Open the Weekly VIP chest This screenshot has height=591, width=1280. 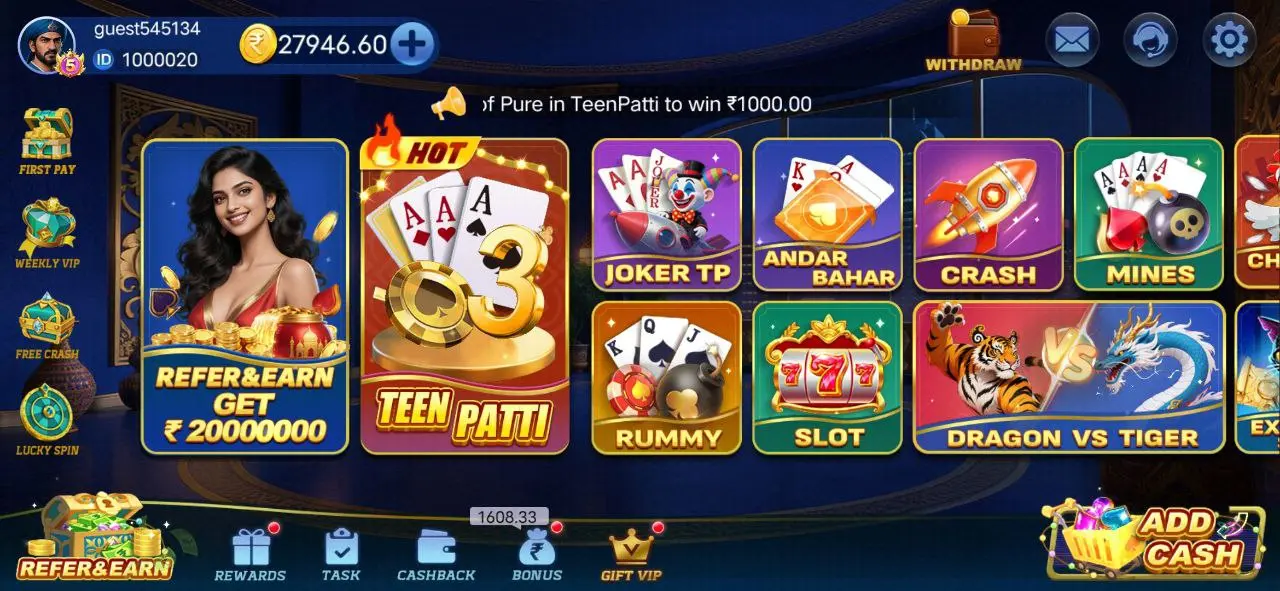pos(47,232)
